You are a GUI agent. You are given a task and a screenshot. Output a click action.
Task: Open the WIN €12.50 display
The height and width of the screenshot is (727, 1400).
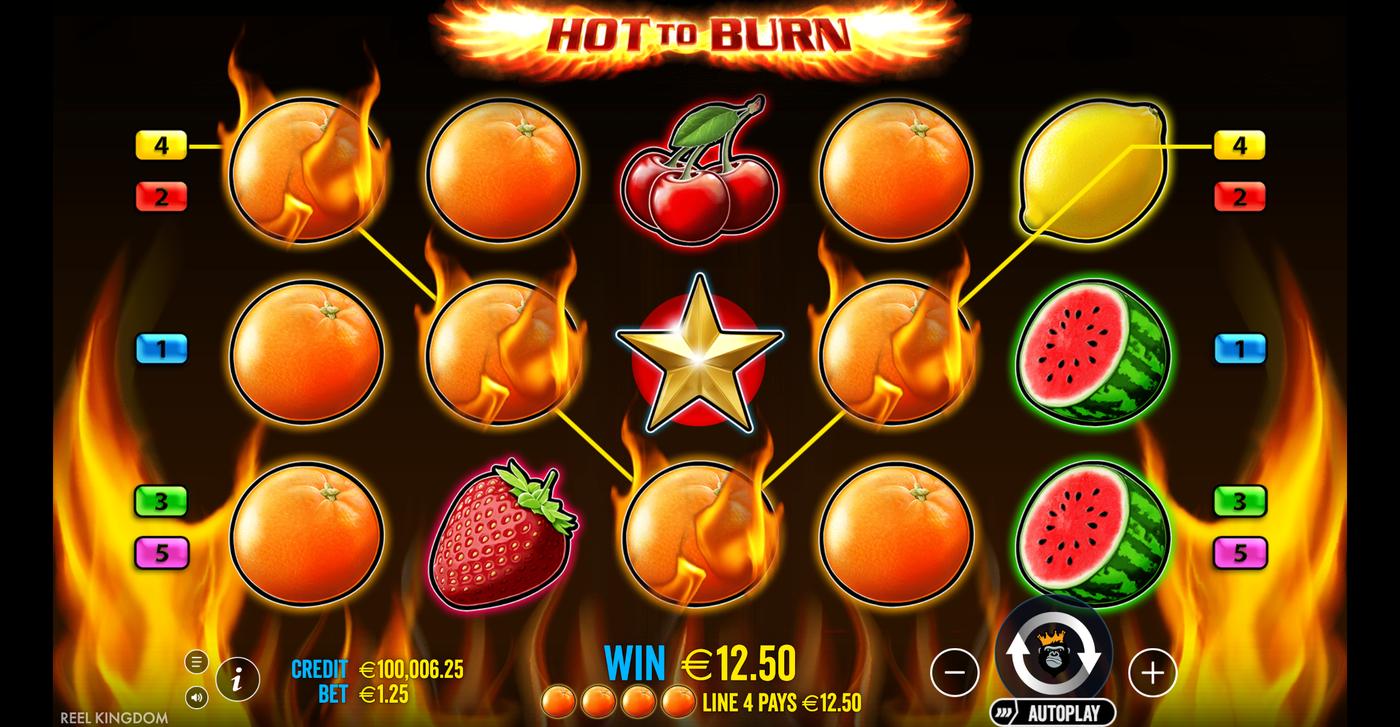(x=700, y=661)
